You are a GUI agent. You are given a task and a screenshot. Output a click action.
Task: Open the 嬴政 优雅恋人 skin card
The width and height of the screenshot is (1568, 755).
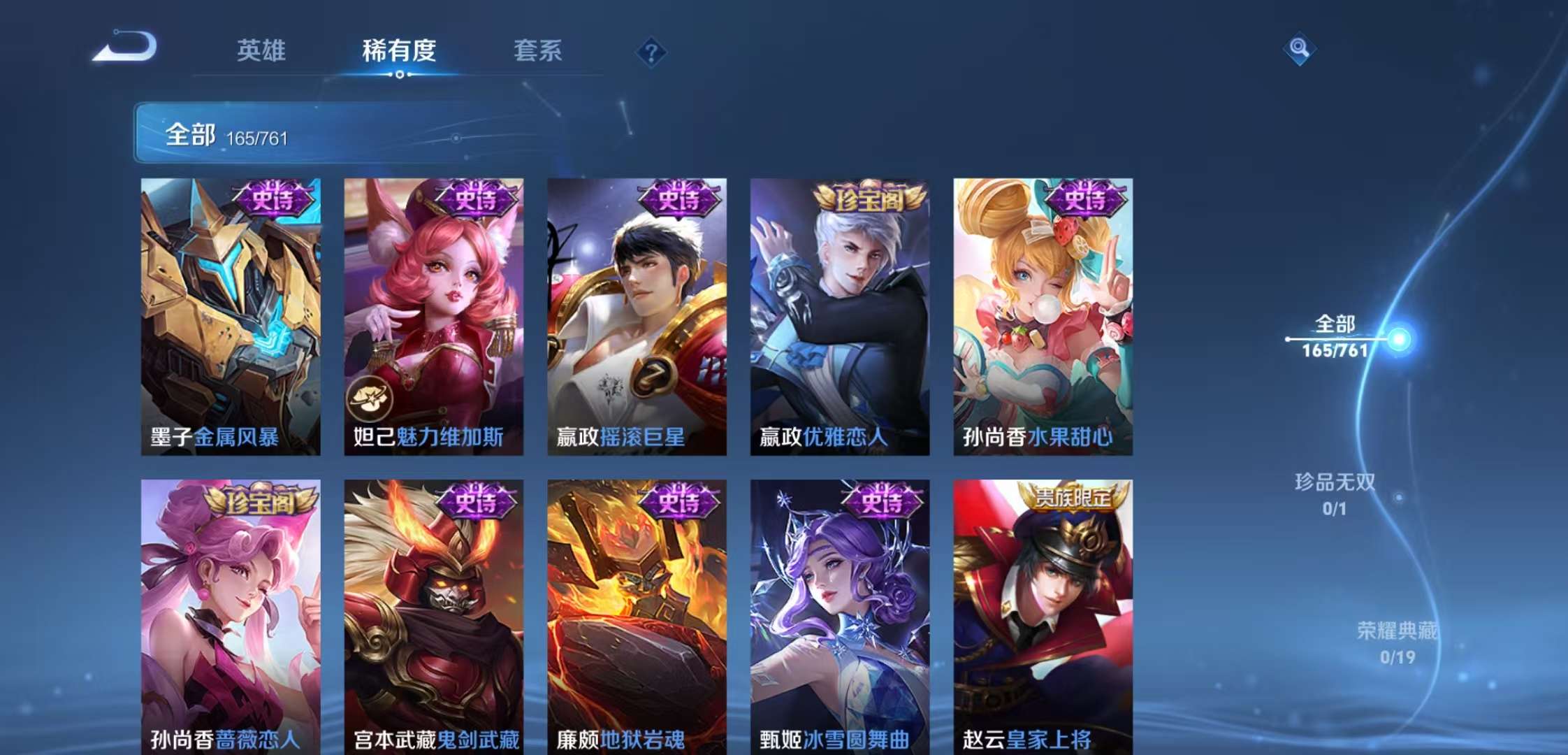(840, 317)
